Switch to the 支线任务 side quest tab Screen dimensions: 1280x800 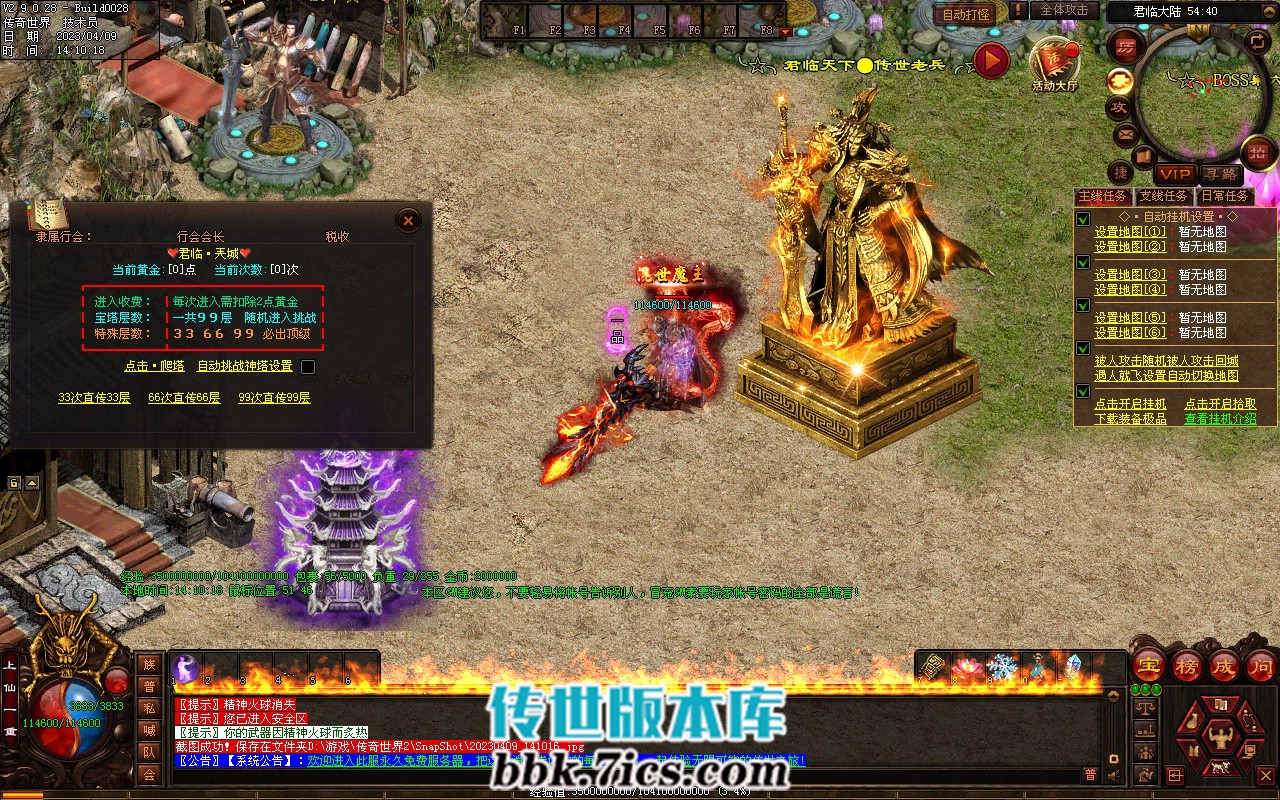(x=1164, y=196)
